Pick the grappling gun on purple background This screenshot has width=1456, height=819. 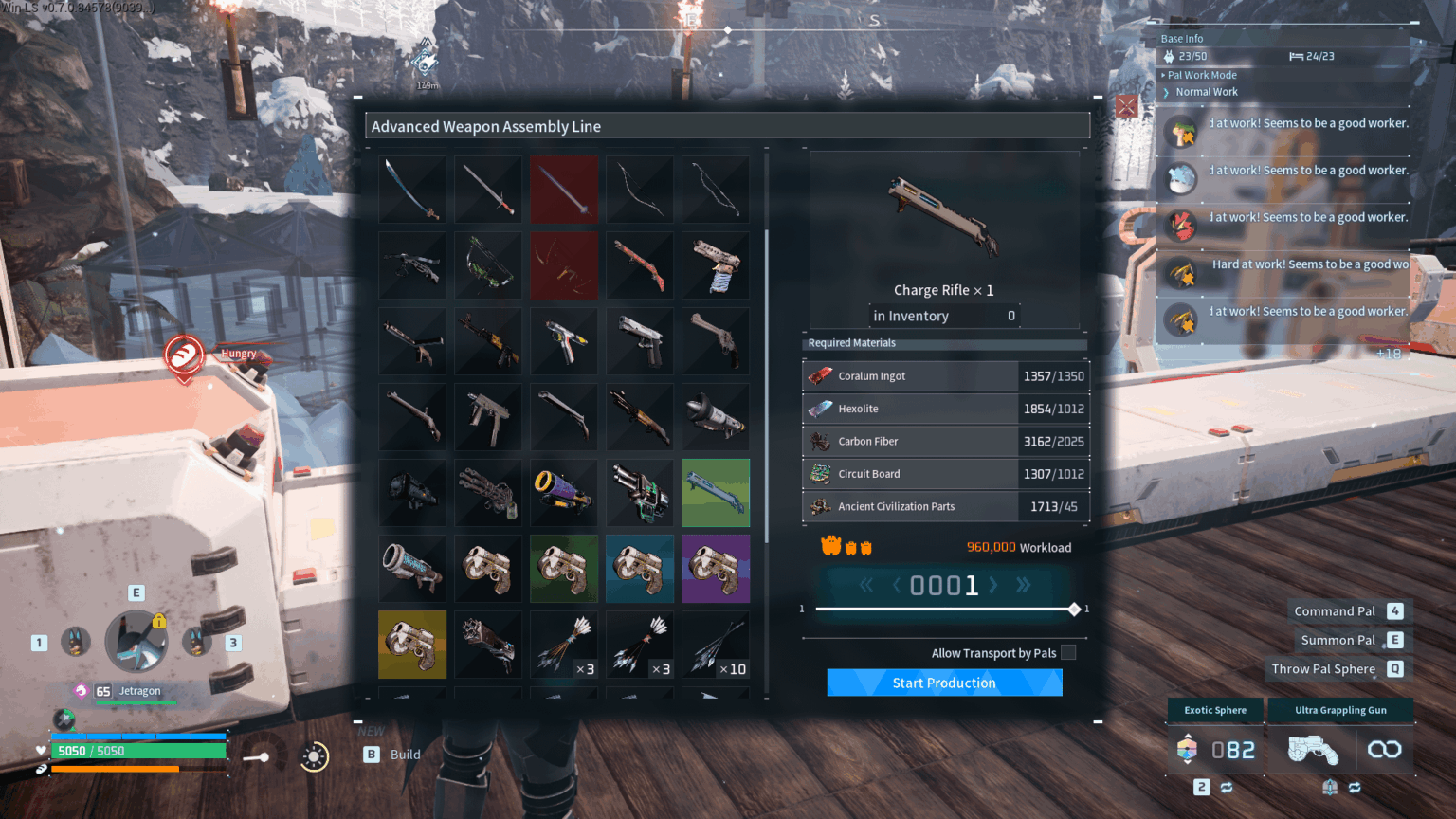click(716, 569)
